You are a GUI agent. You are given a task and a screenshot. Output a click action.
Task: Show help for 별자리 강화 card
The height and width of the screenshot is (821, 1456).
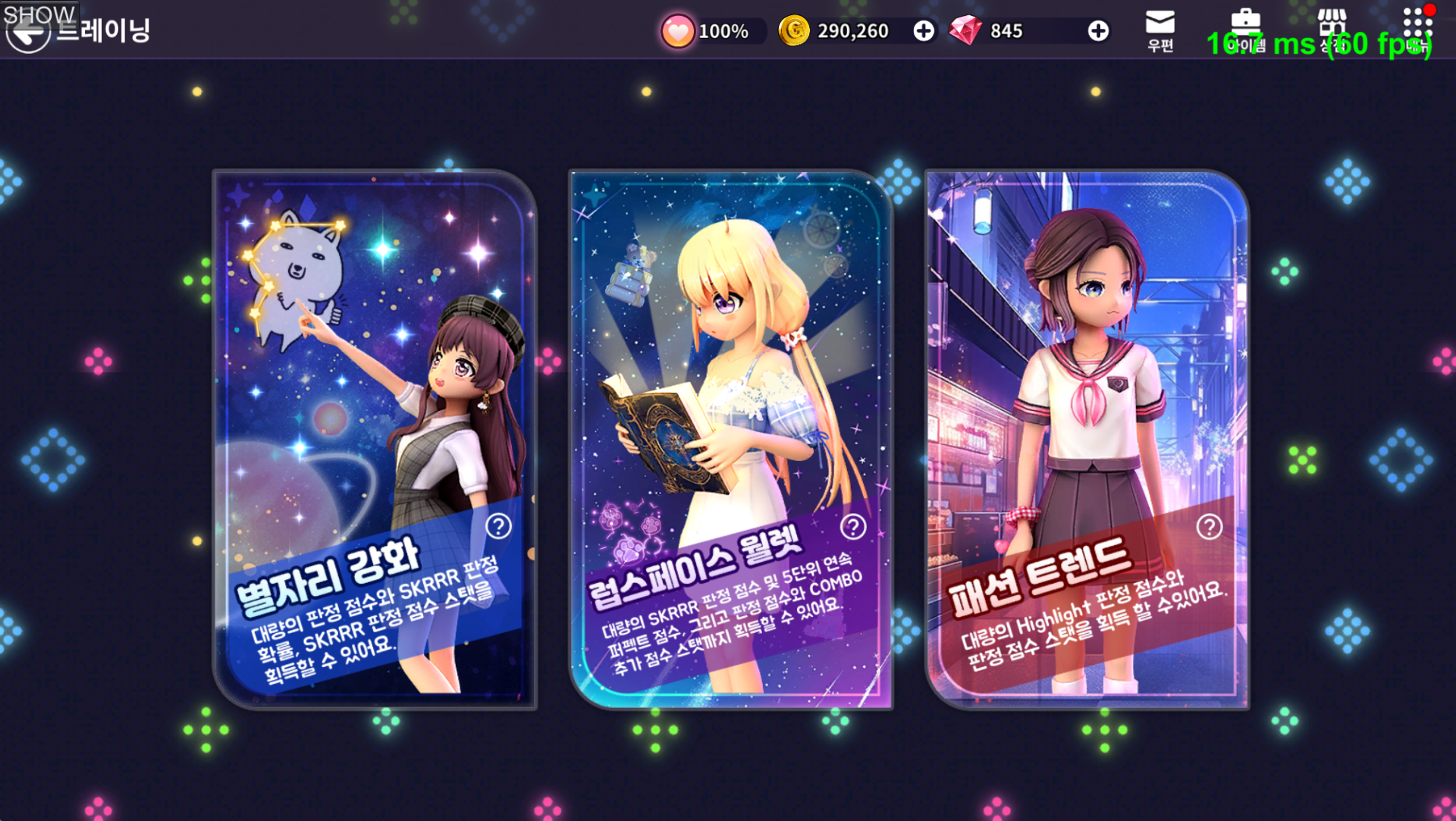pos(498,526)
